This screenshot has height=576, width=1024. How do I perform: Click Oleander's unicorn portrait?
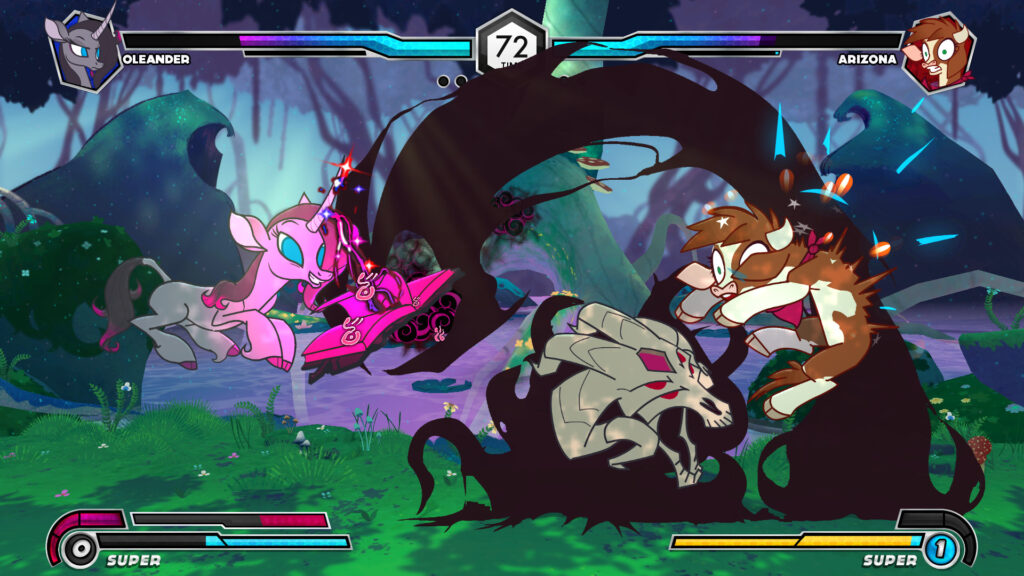pyautogui.click(x=84, y=51)
